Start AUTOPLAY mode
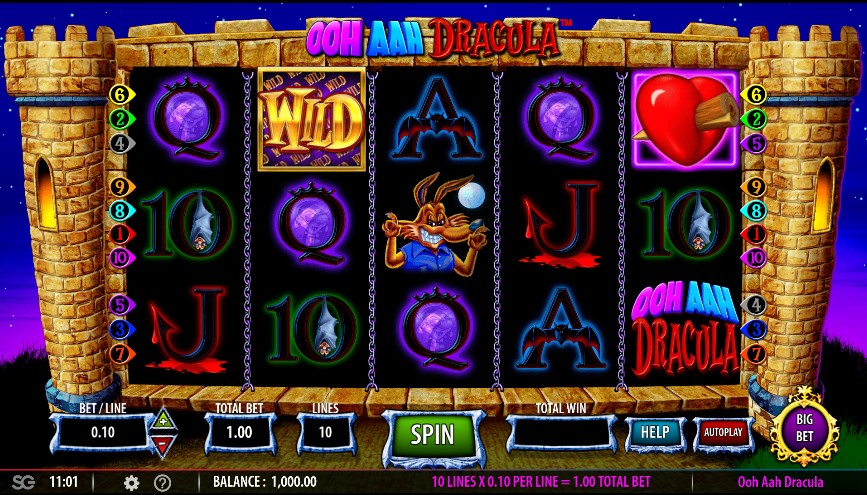The width and height of the screenshot is (867, 495). tap(722, 432)
